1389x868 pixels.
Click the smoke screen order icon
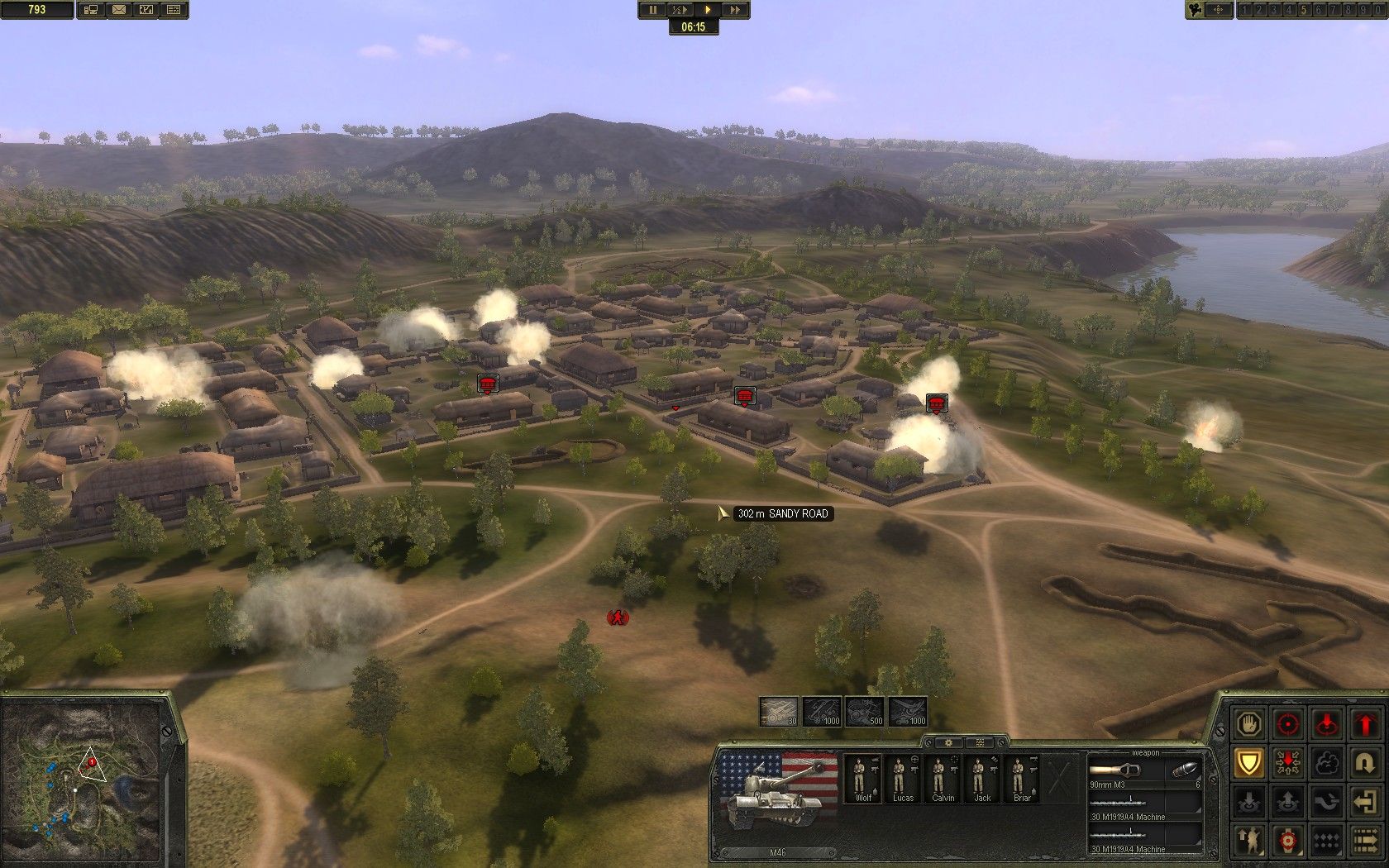click(x=1327, y=762)
